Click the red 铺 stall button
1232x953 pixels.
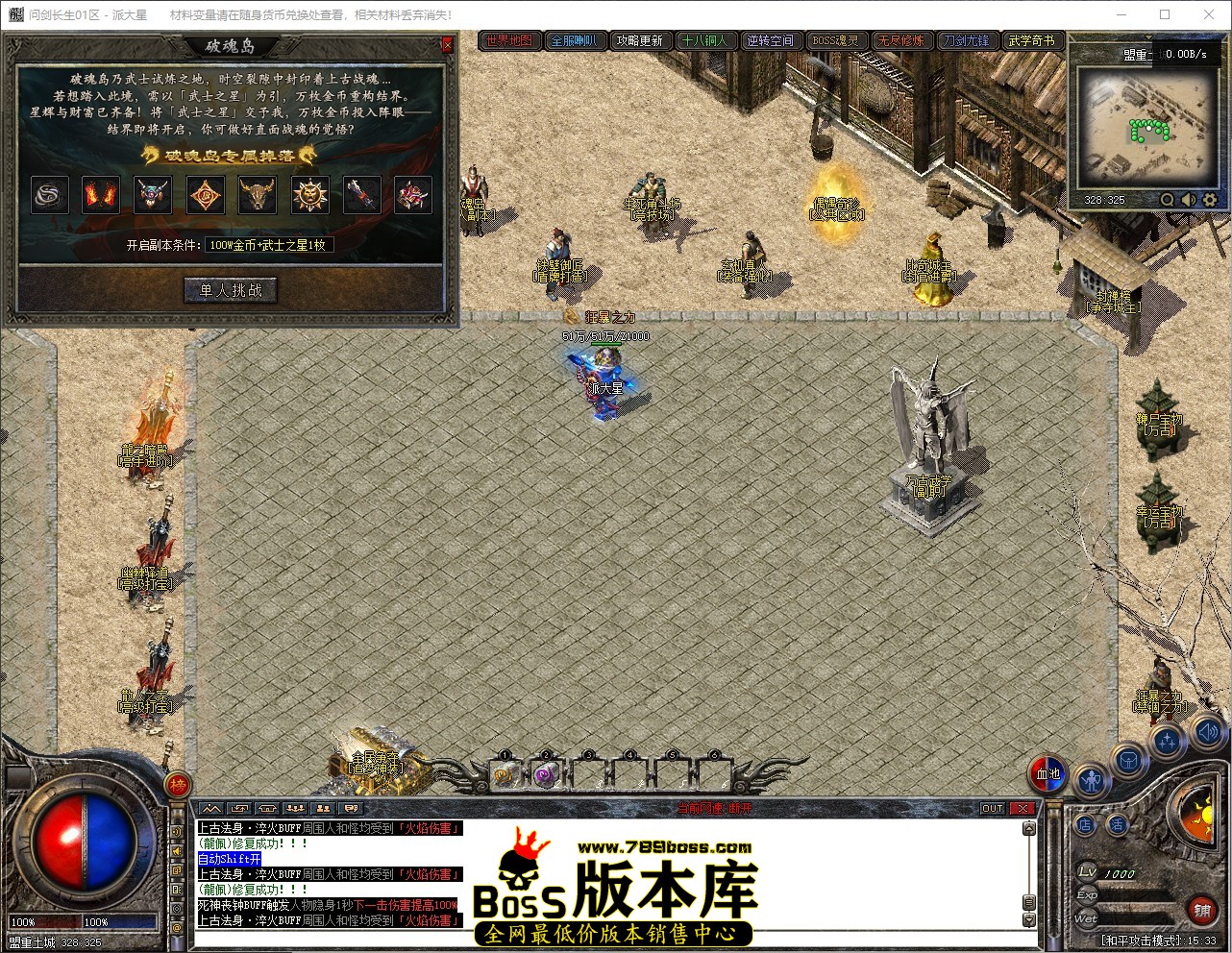click(x=1202, y=910)
